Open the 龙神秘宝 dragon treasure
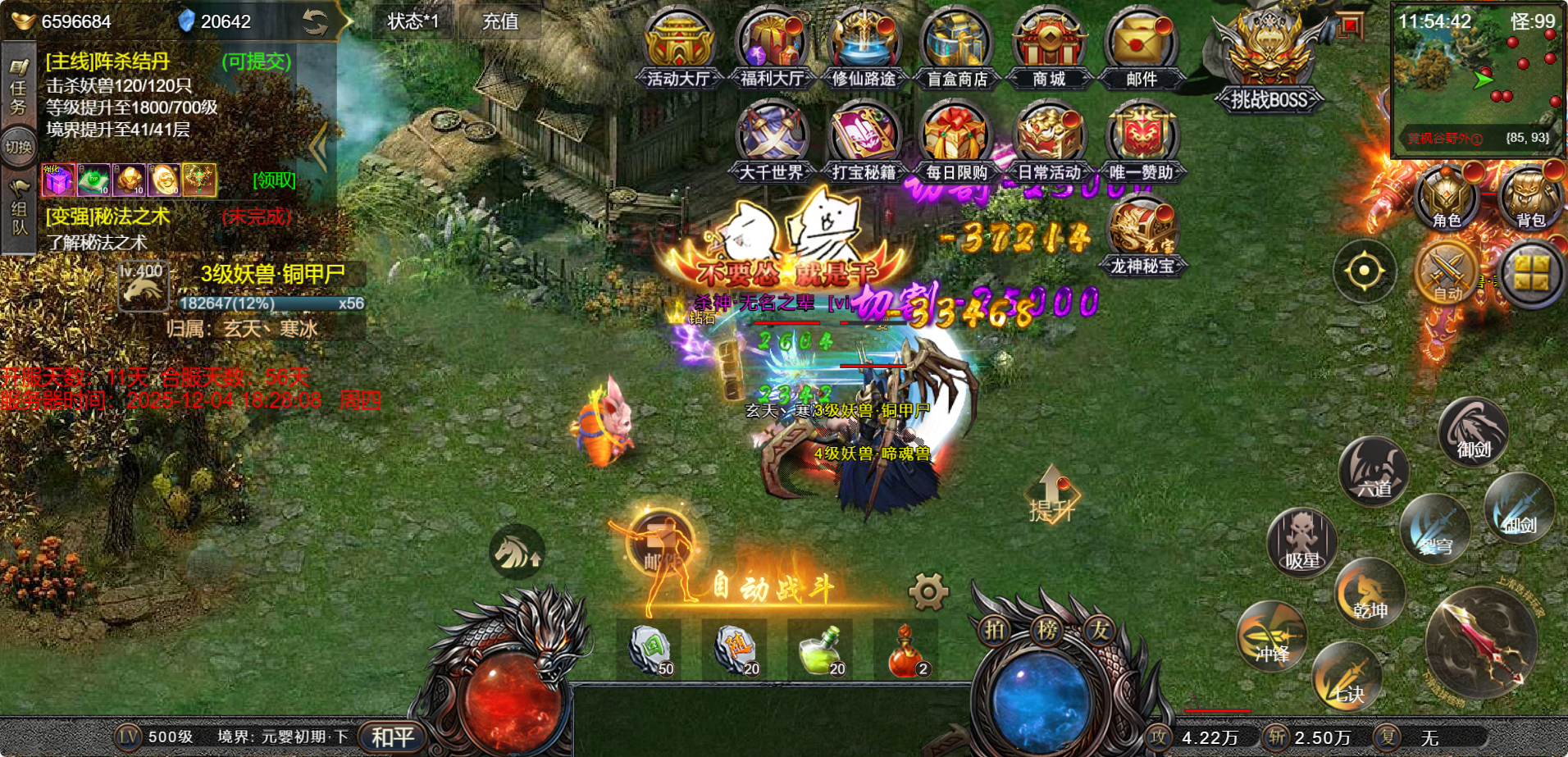This screenshot has height=757, width=1568. tap(1142, 235)
